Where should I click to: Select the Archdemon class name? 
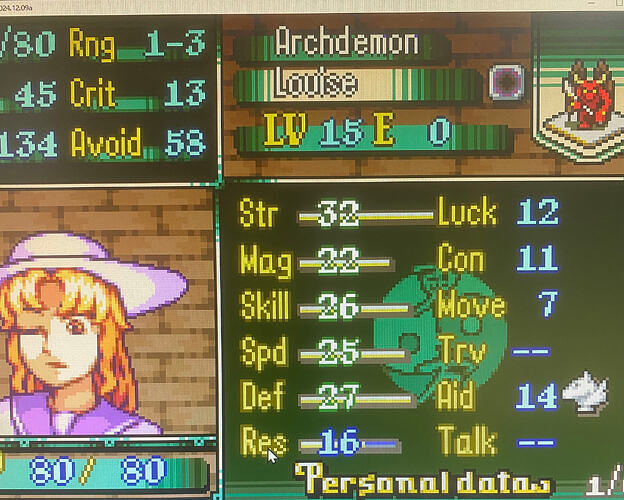346,43
